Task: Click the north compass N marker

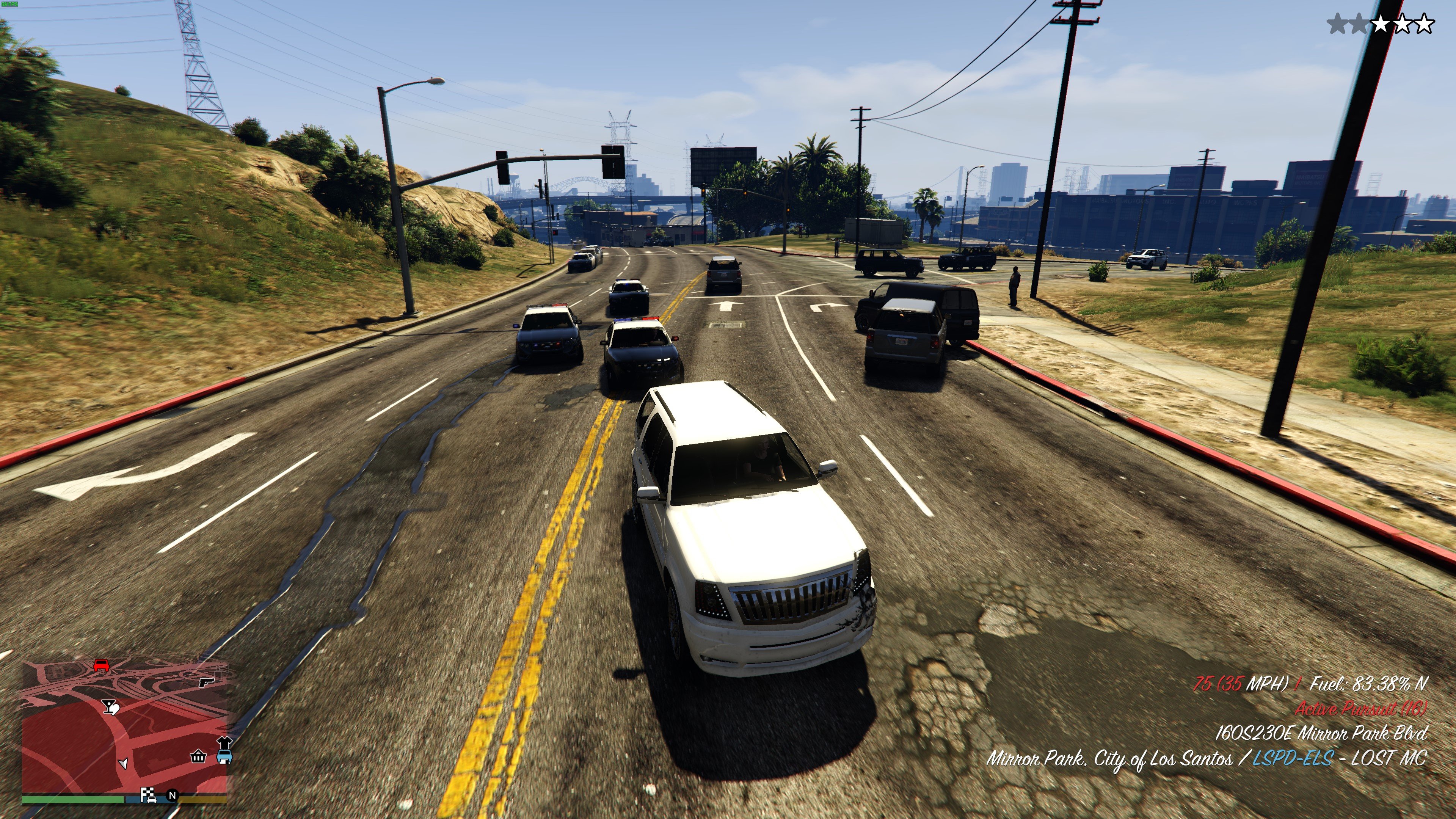Action: 173,796
